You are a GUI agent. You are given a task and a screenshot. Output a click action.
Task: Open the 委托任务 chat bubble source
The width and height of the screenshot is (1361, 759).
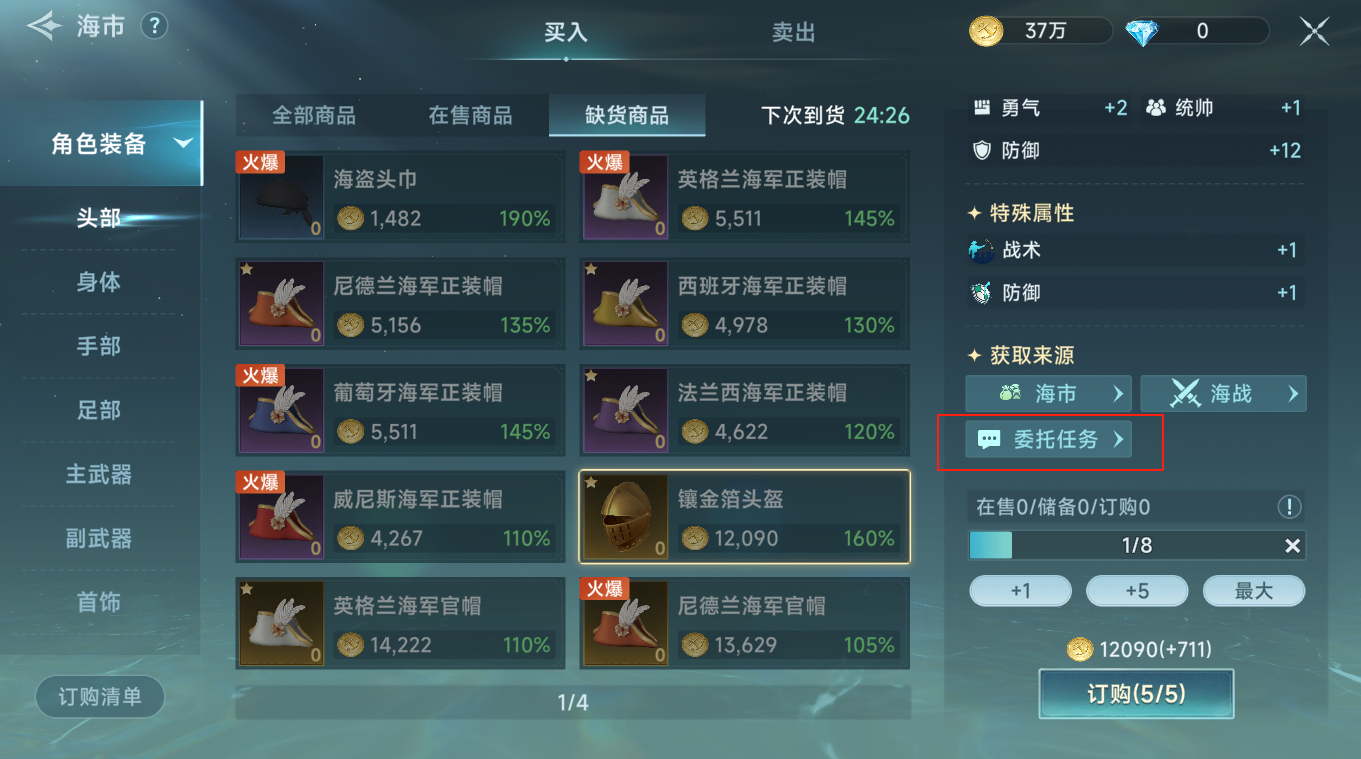click(1048, 439)
